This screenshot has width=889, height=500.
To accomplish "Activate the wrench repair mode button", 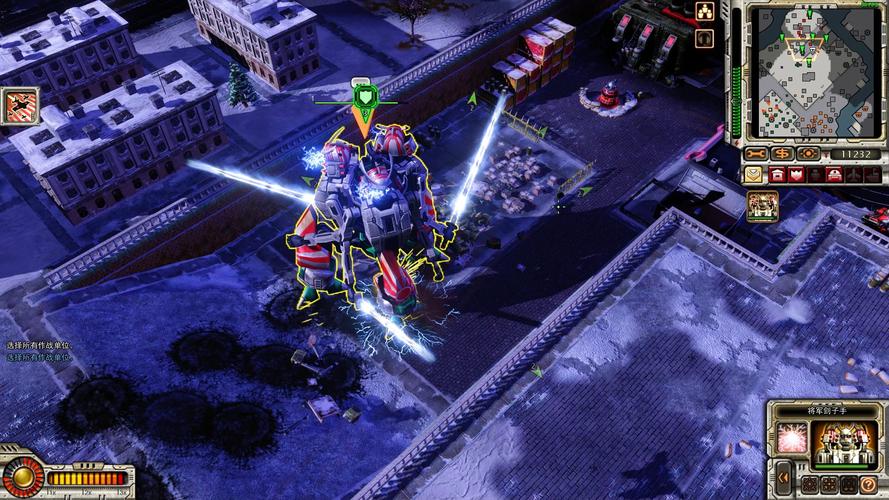I will 756,154.
